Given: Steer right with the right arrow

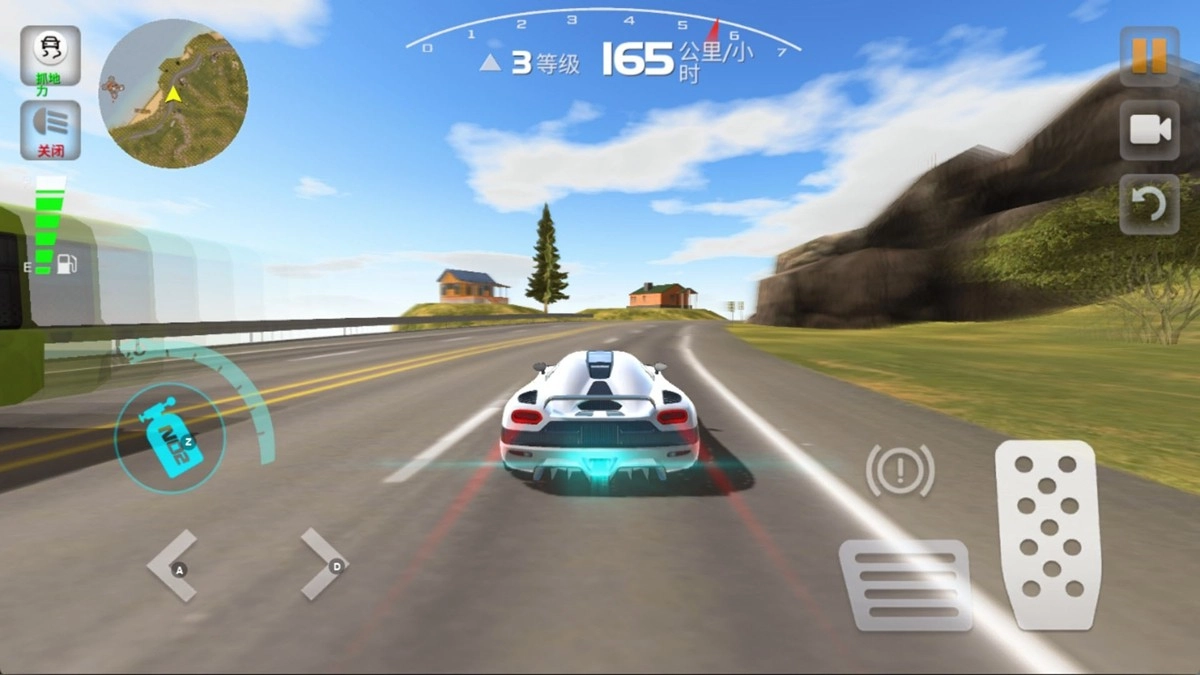Looking at the screenshot, I should tap(324, 565).
